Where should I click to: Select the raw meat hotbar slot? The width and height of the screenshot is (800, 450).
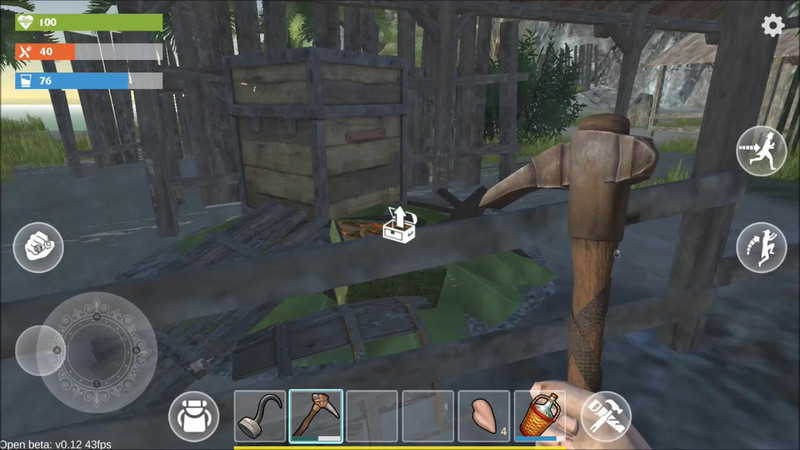484,416
